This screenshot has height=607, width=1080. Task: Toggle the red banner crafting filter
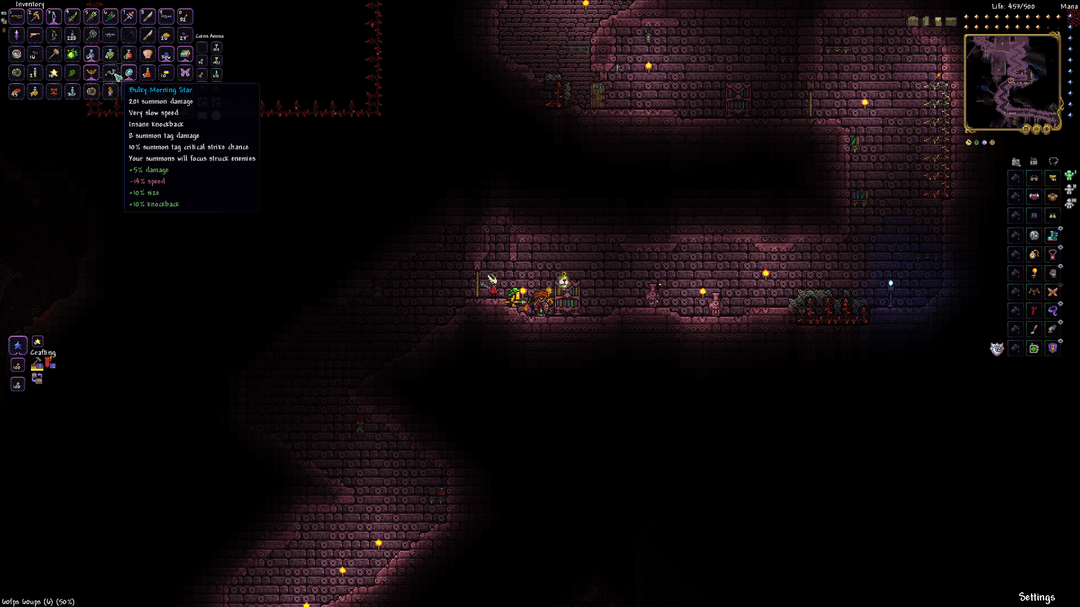51,365
